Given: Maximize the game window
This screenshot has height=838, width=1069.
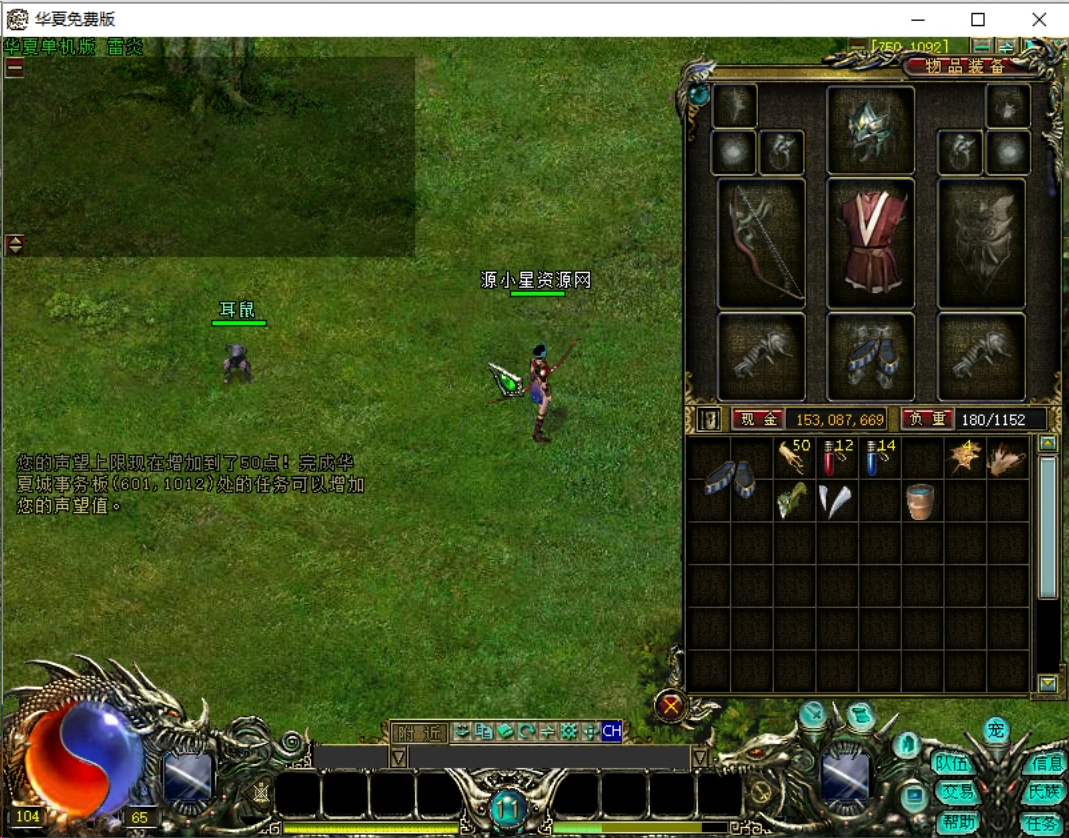Looking at the screenshot, I should [x=978, y=19].
